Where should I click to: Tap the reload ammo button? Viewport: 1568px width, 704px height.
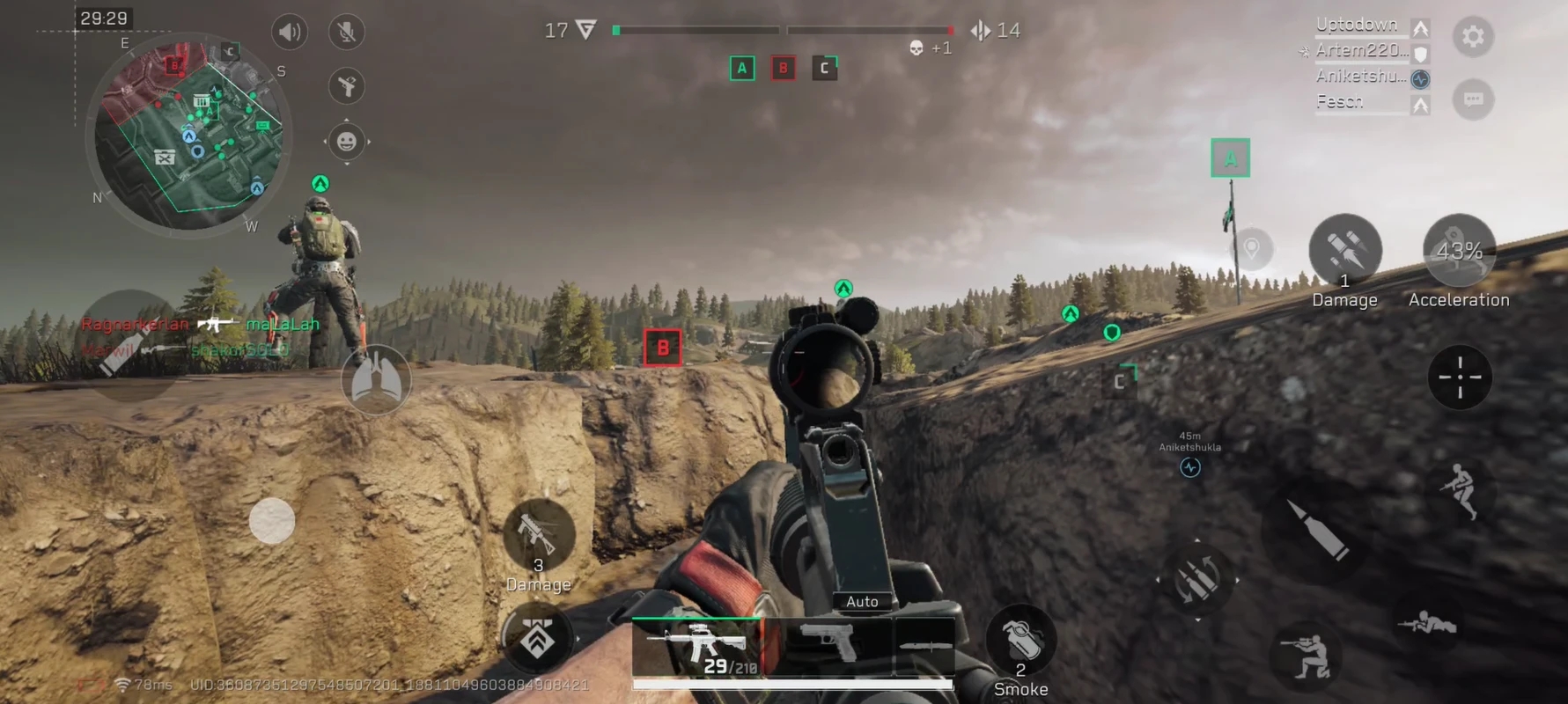(x=1197, y=580)
